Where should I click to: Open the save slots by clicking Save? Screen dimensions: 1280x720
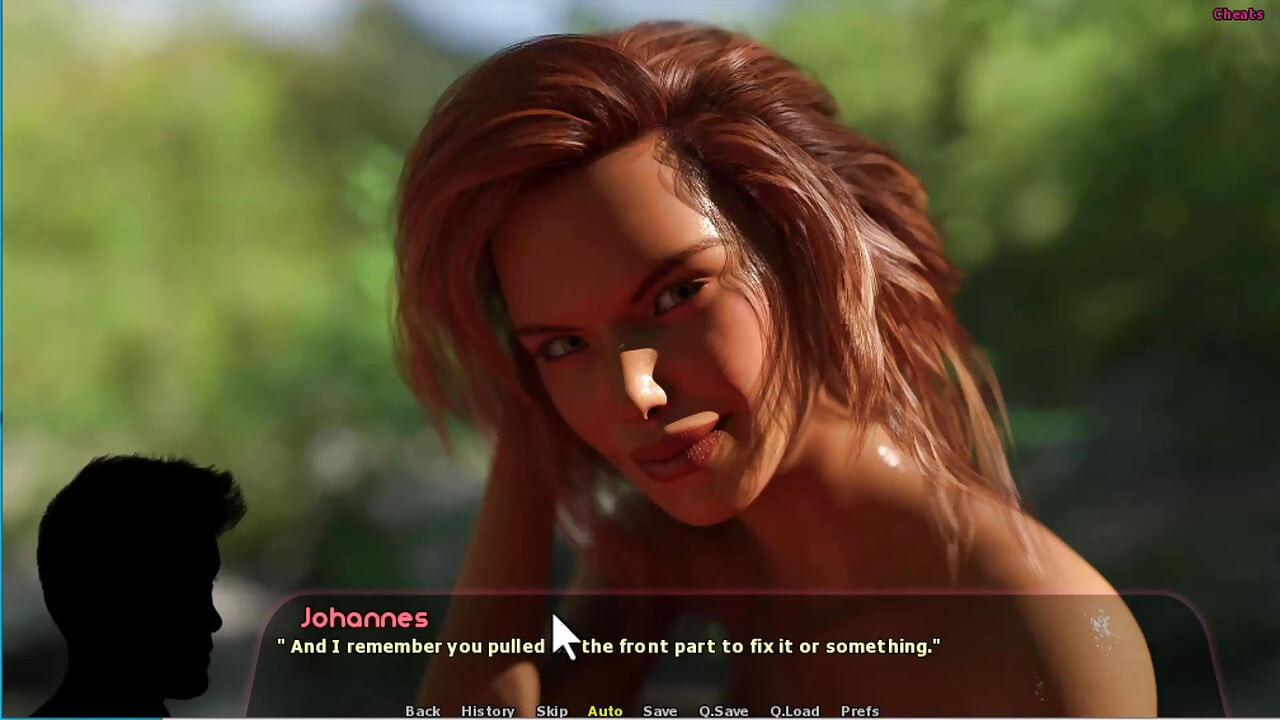click(x=659, y=710)
